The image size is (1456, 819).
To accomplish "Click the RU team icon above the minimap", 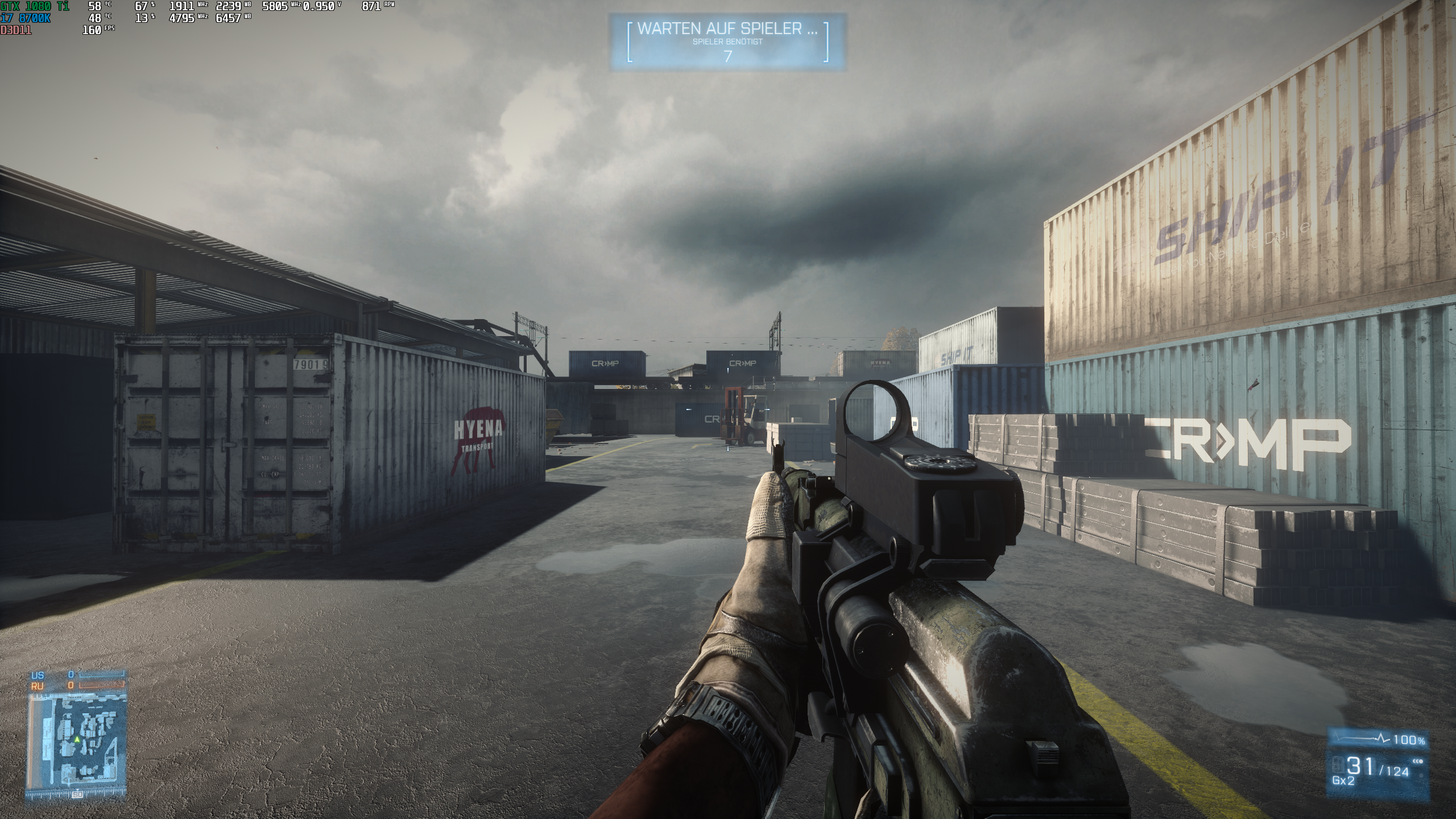I will [37, 685].
